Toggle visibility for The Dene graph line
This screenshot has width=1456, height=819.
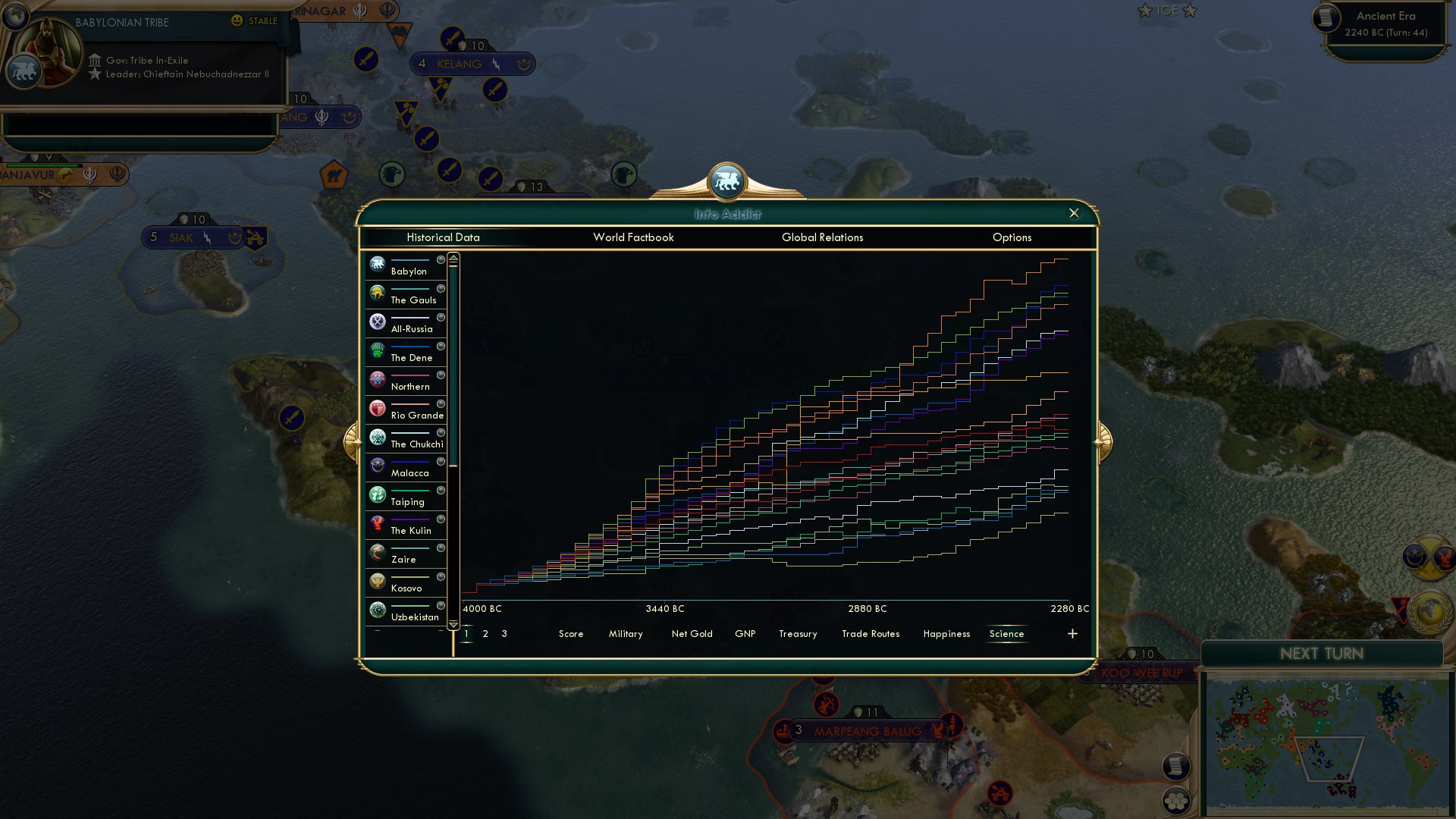coord(442,347)
